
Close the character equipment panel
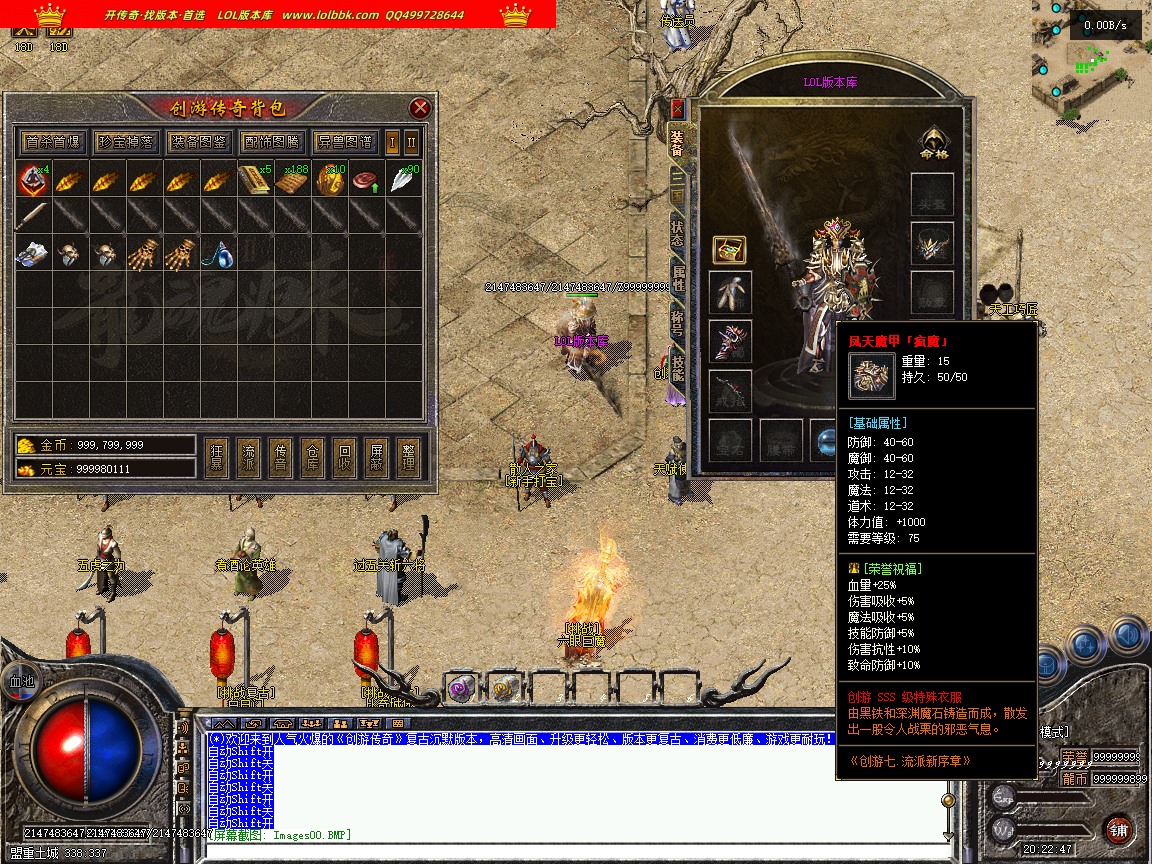click(x=677, y=108)
